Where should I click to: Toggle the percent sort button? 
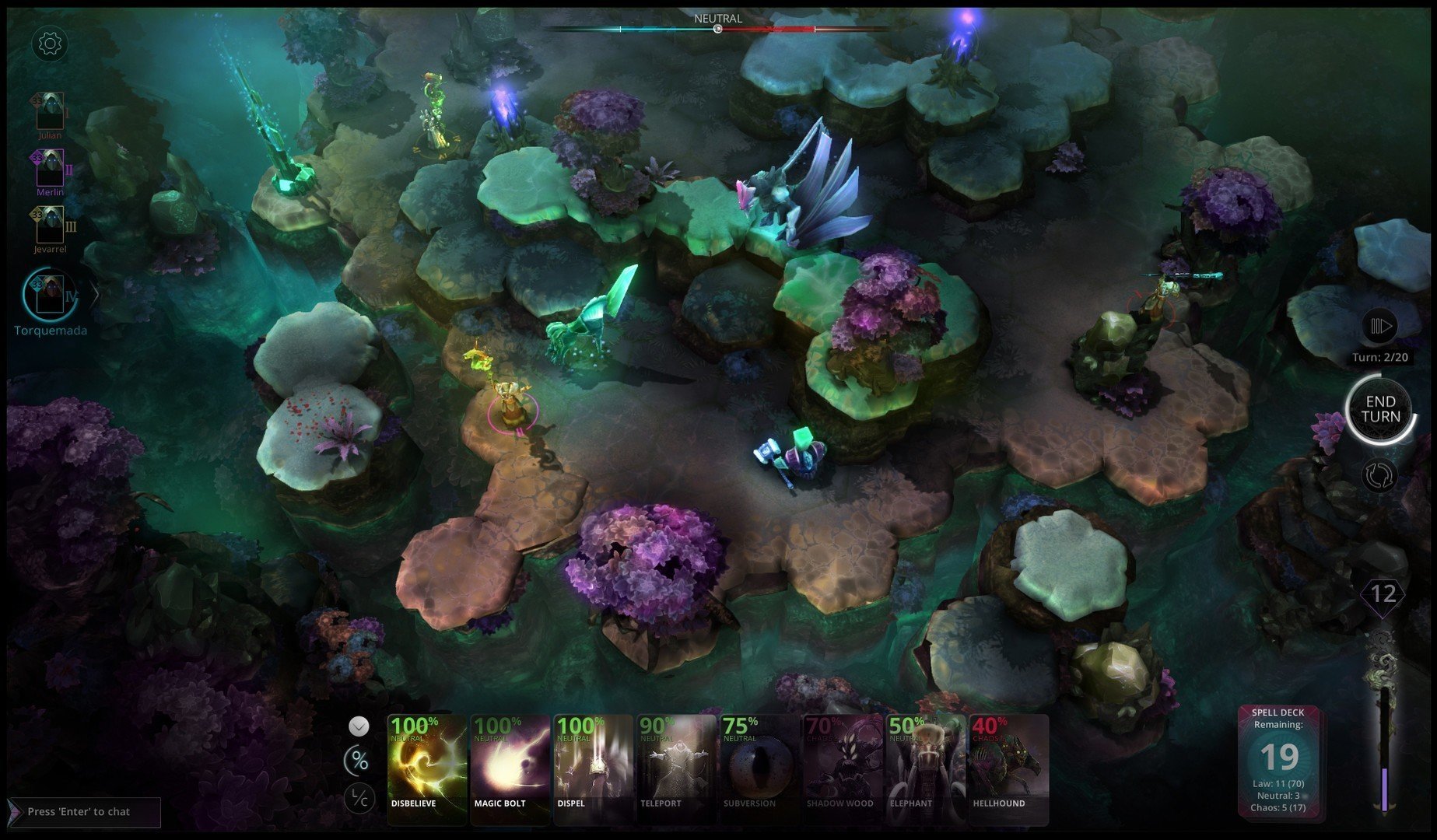359,761
